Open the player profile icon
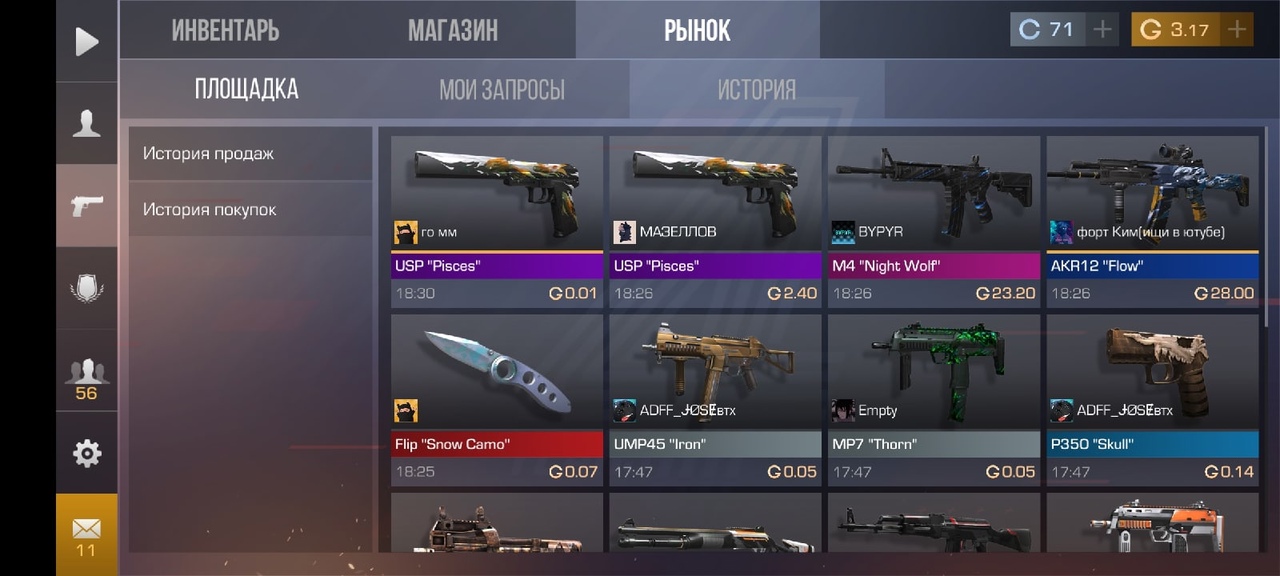Screen dimensions: 1280x576 (x=87, y=123)
